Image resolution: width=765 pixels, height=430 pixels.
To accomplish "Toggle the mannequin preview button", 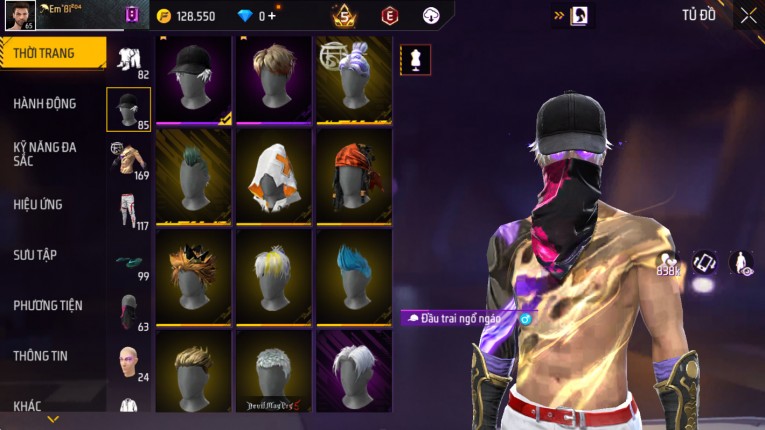I will tap(416, 59).
